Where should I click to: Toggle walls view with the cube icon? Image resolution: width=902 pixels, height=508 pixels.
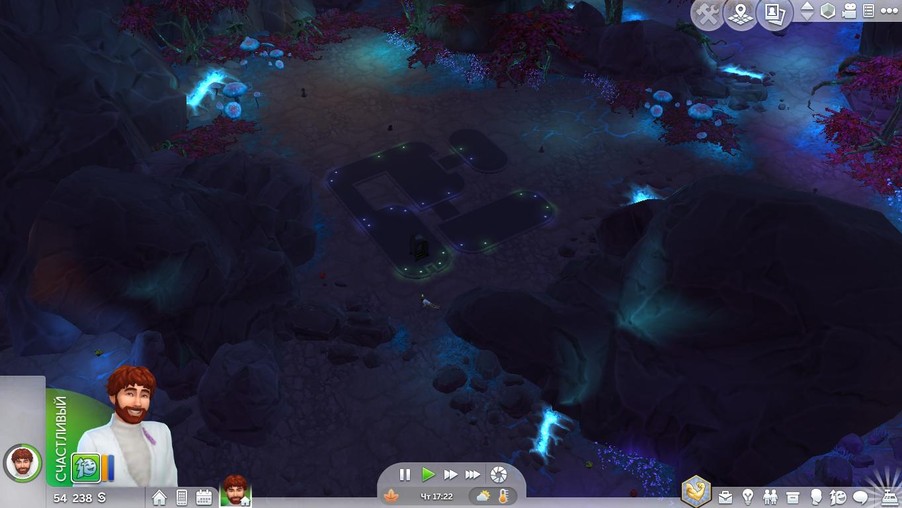(x=828, y=12)
